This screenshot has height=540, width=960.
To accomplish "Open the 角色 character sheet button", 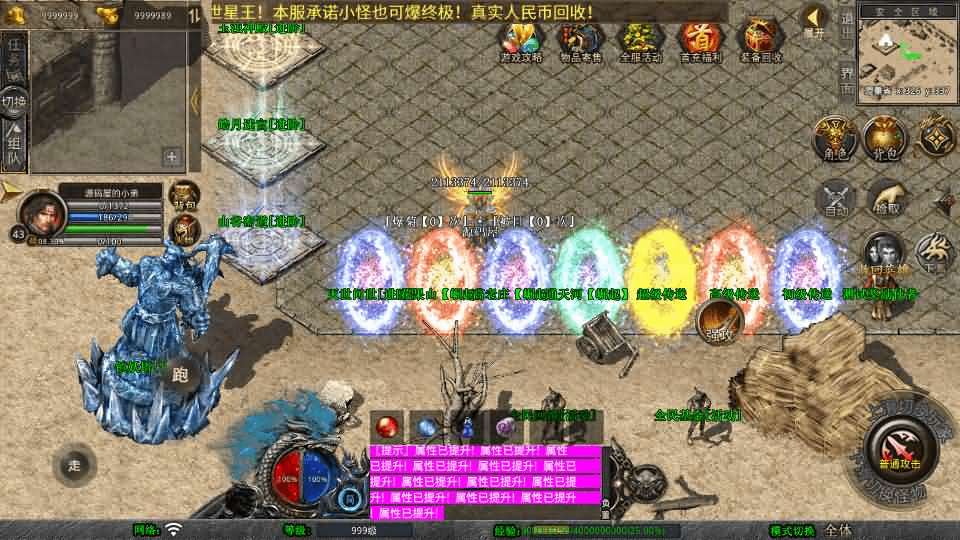I will (x=831, y=138).
